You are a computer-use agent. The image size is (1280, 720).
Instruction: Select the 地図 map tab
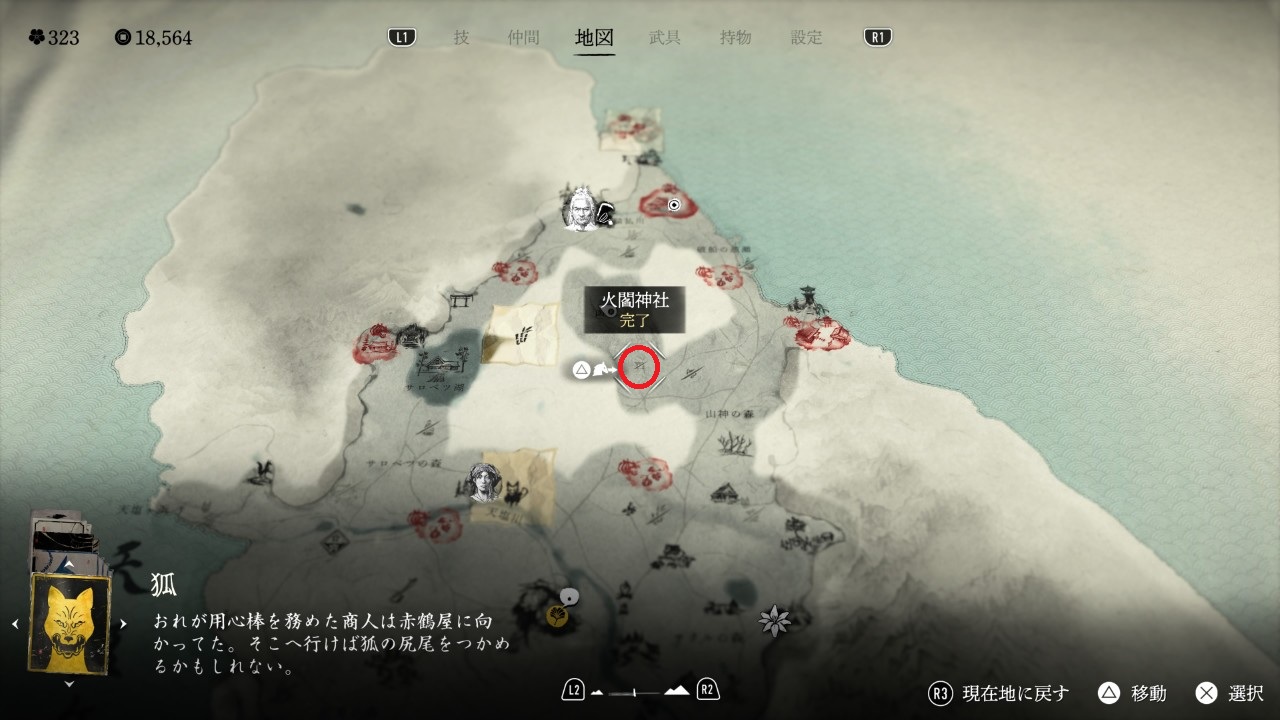pos(594,38)
